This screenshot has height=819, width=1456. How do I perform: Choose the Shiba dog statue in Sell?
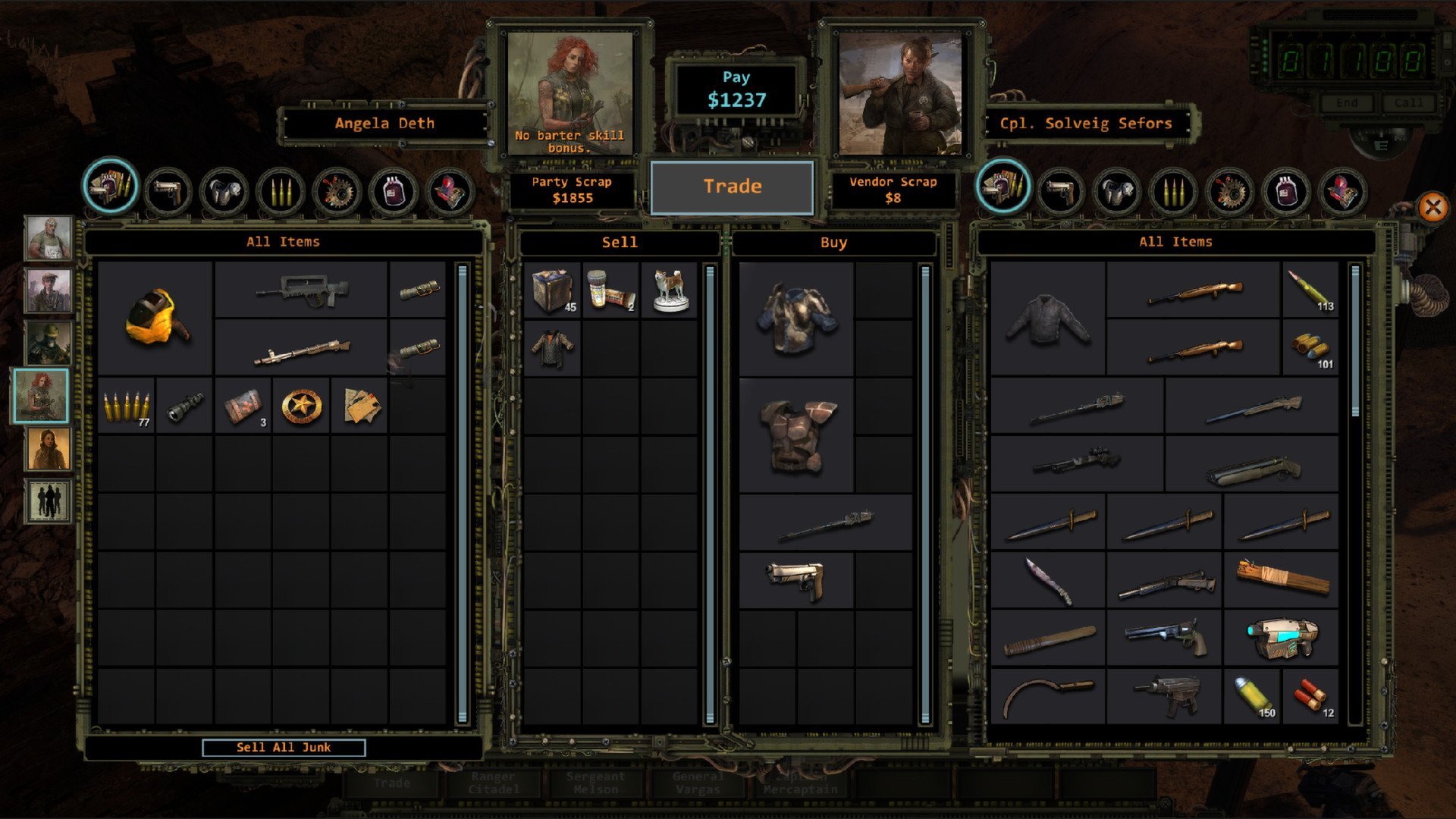click(x=670, y=290)
